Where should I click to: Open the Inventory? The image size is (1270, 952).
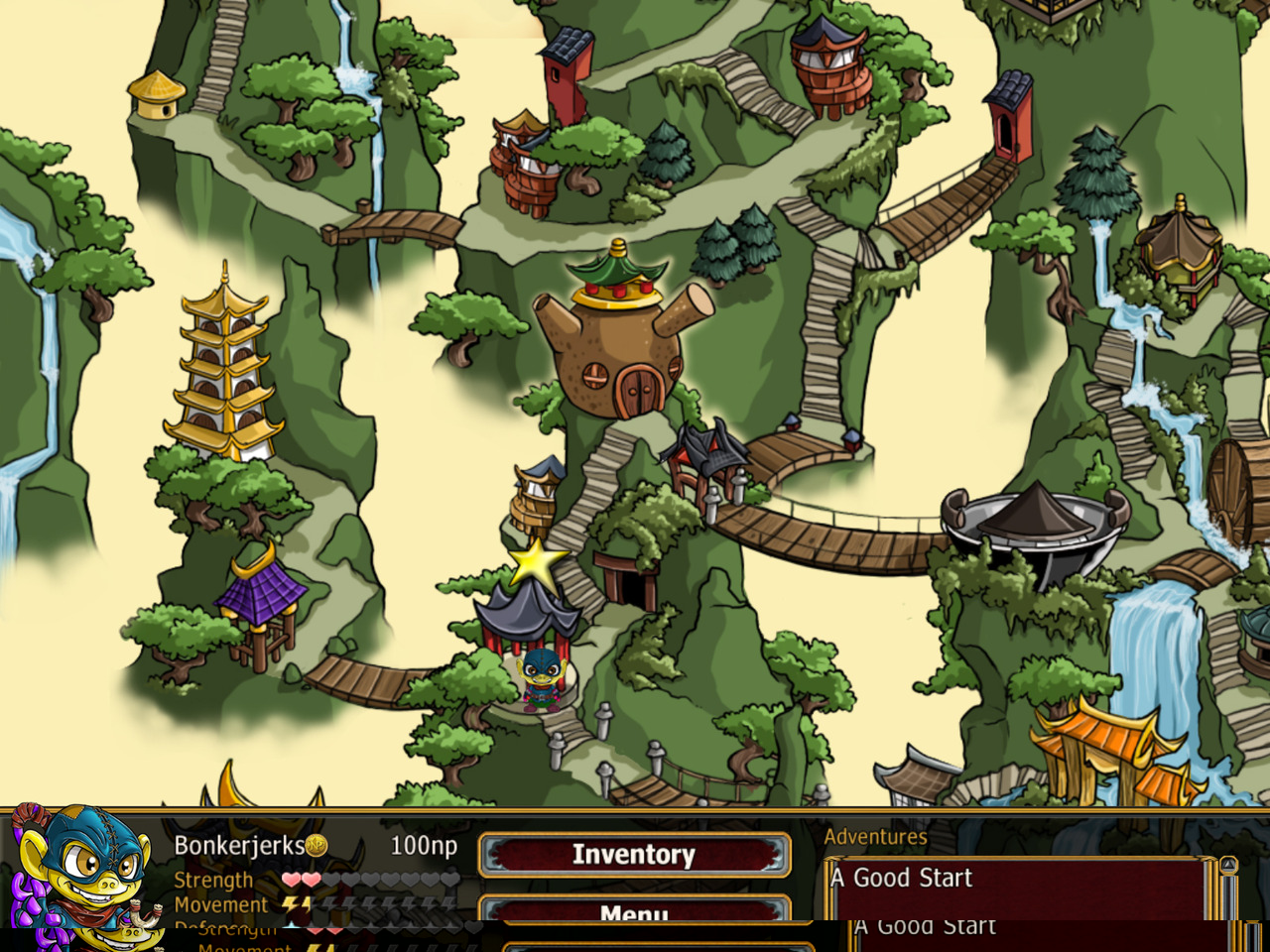[634, 854]
